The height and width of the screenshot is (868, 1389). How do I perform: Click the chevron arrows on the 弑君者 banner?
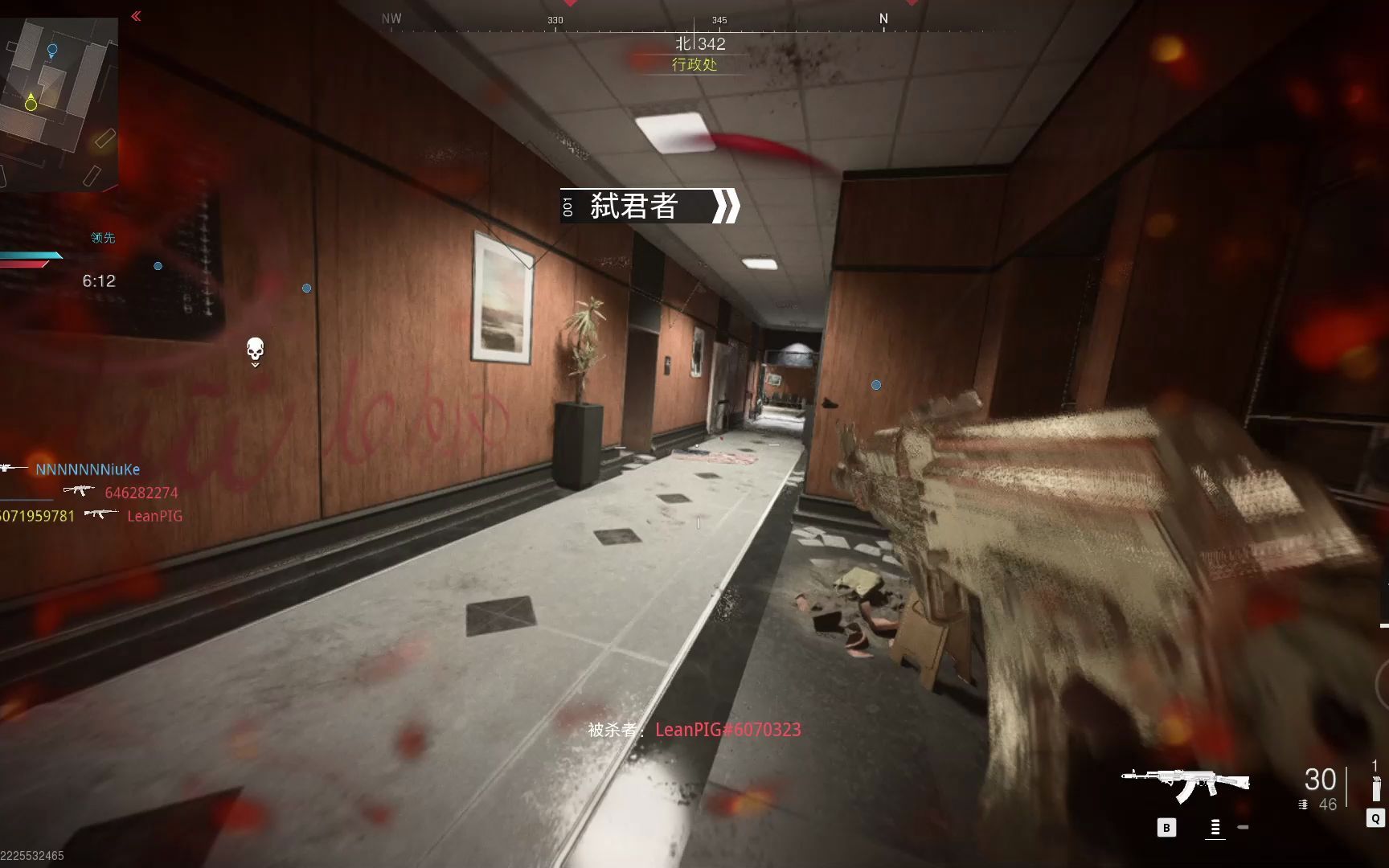726,207
